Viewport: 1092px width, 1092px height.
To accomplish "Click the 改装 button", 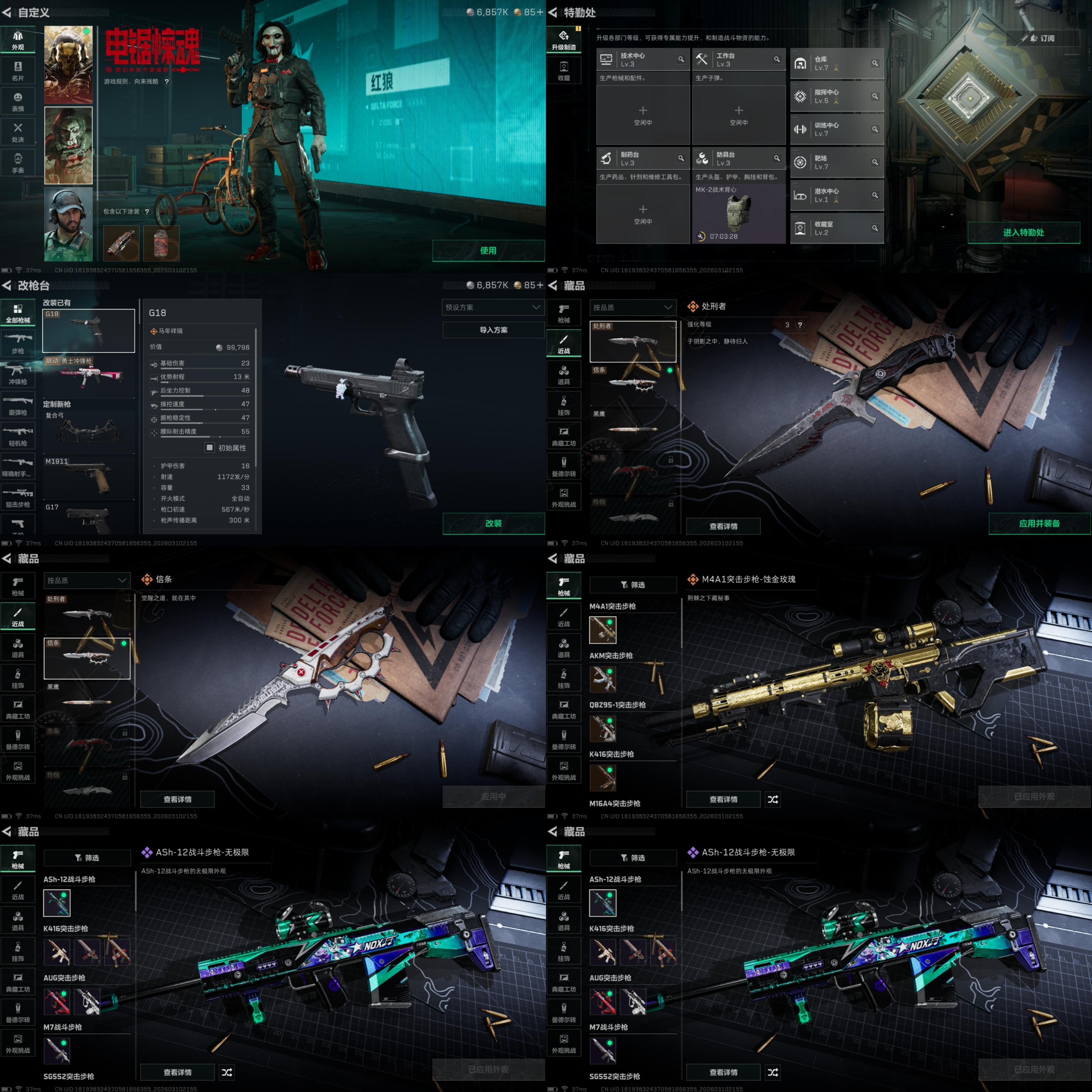I will pos(493,523).
